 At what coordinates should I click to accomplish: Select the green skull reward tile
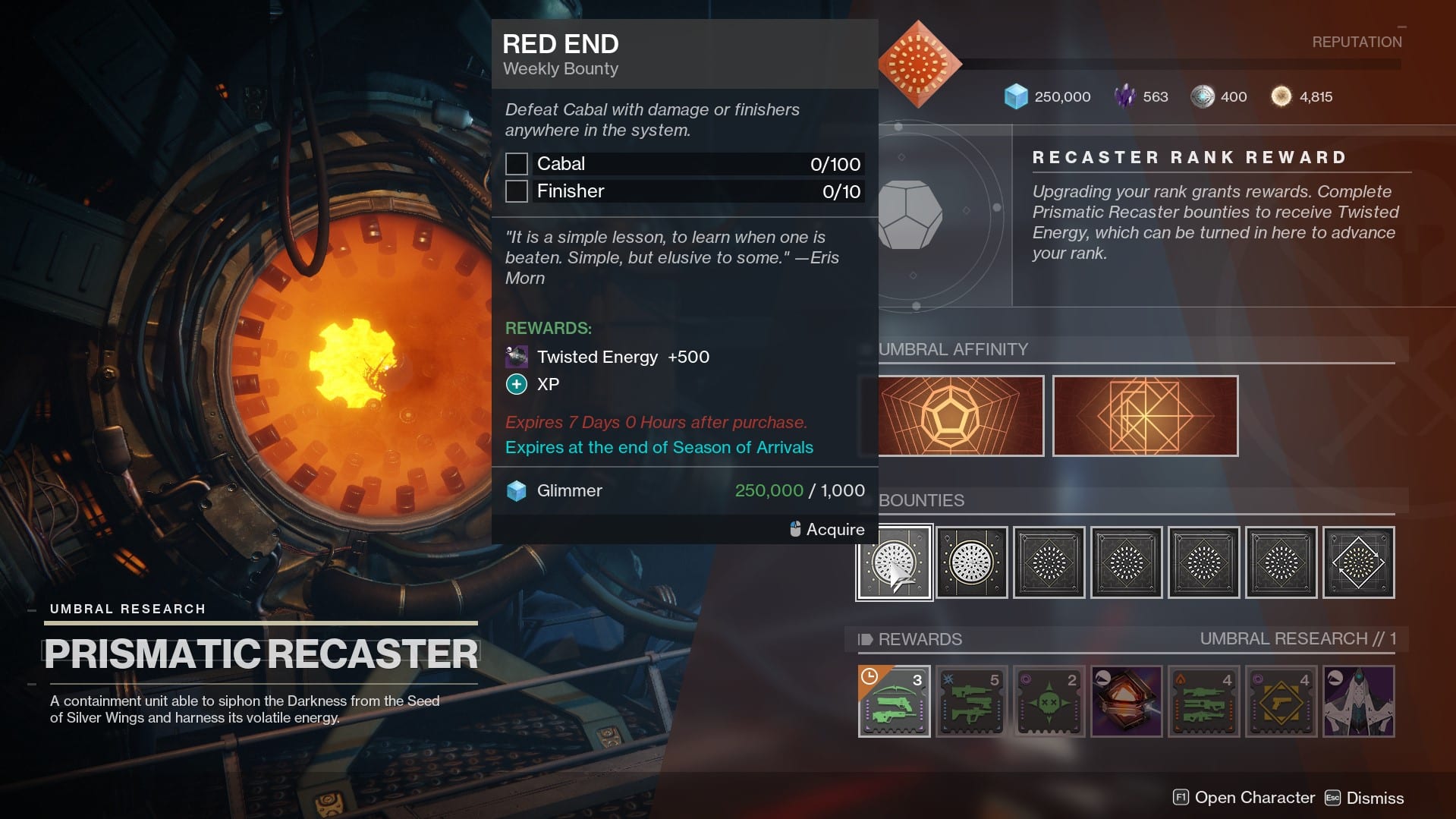click(x=1049, y=701)
